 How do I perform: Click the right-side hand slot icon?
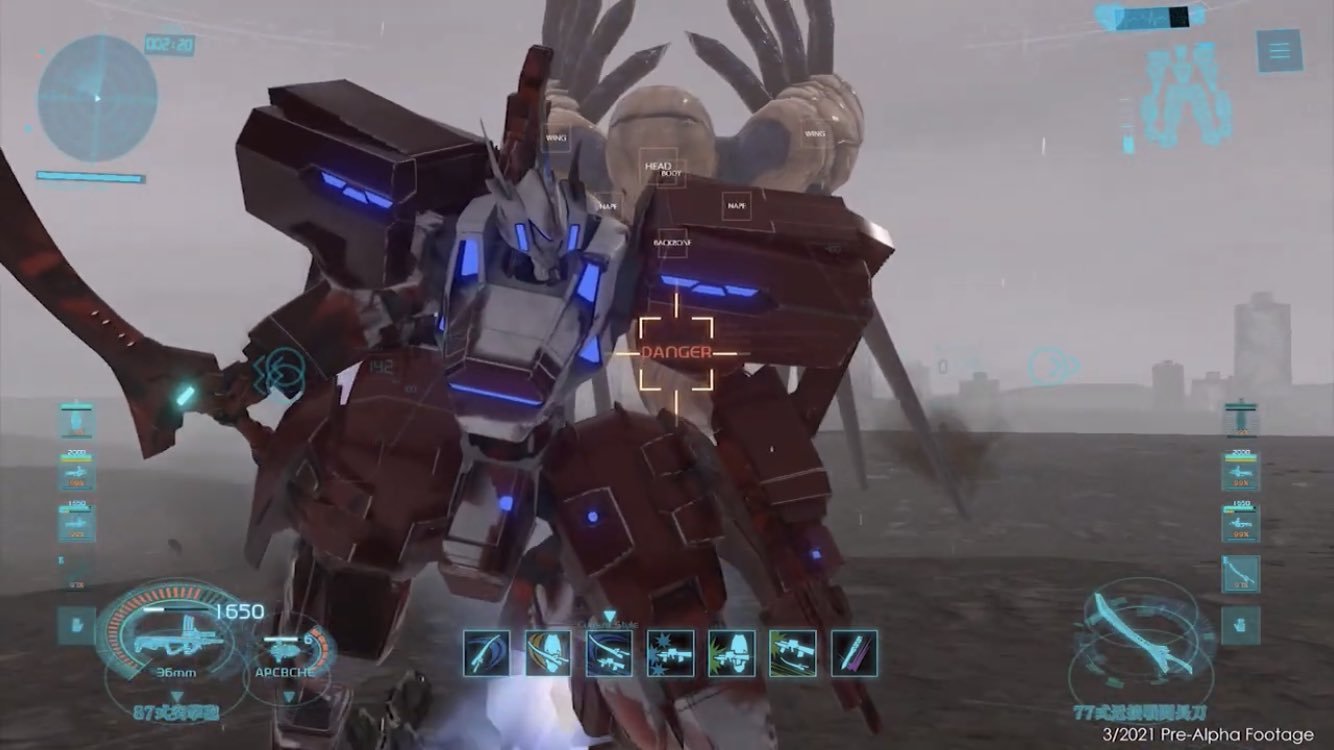tap(1240, 625)
